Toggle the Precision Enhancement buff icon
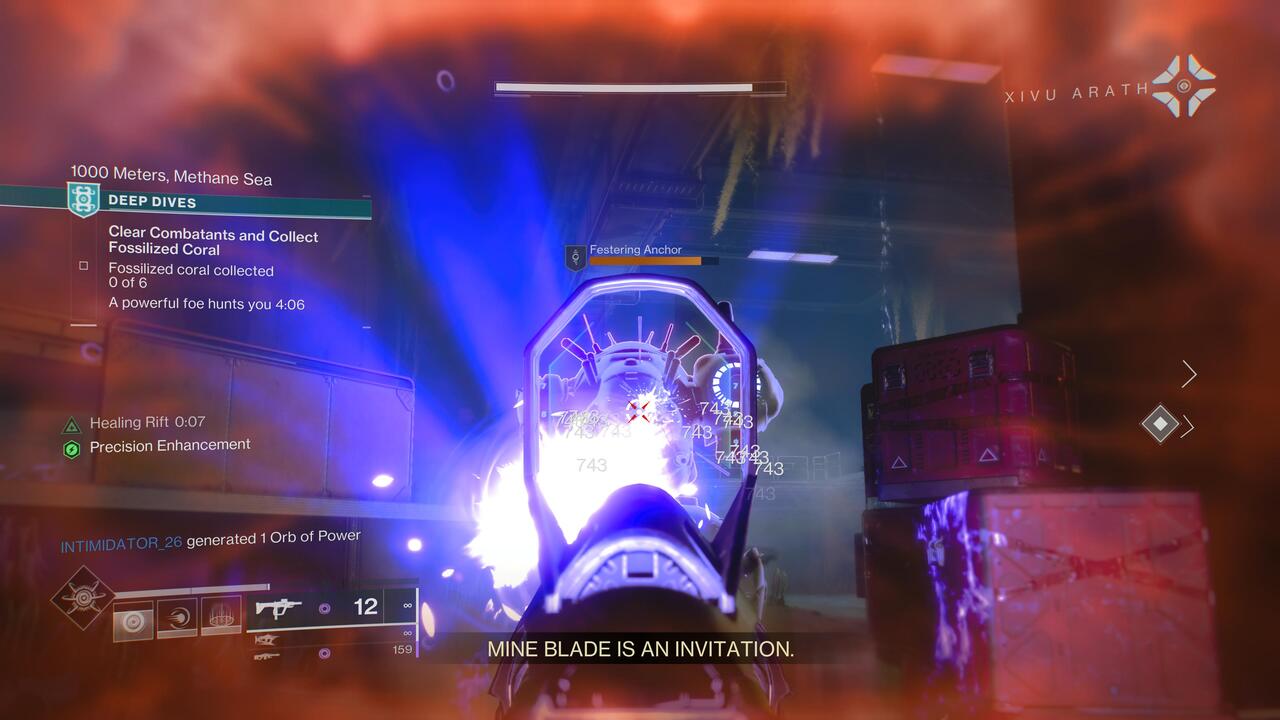This screenshot has height=720, width=1280. point(73,446)
